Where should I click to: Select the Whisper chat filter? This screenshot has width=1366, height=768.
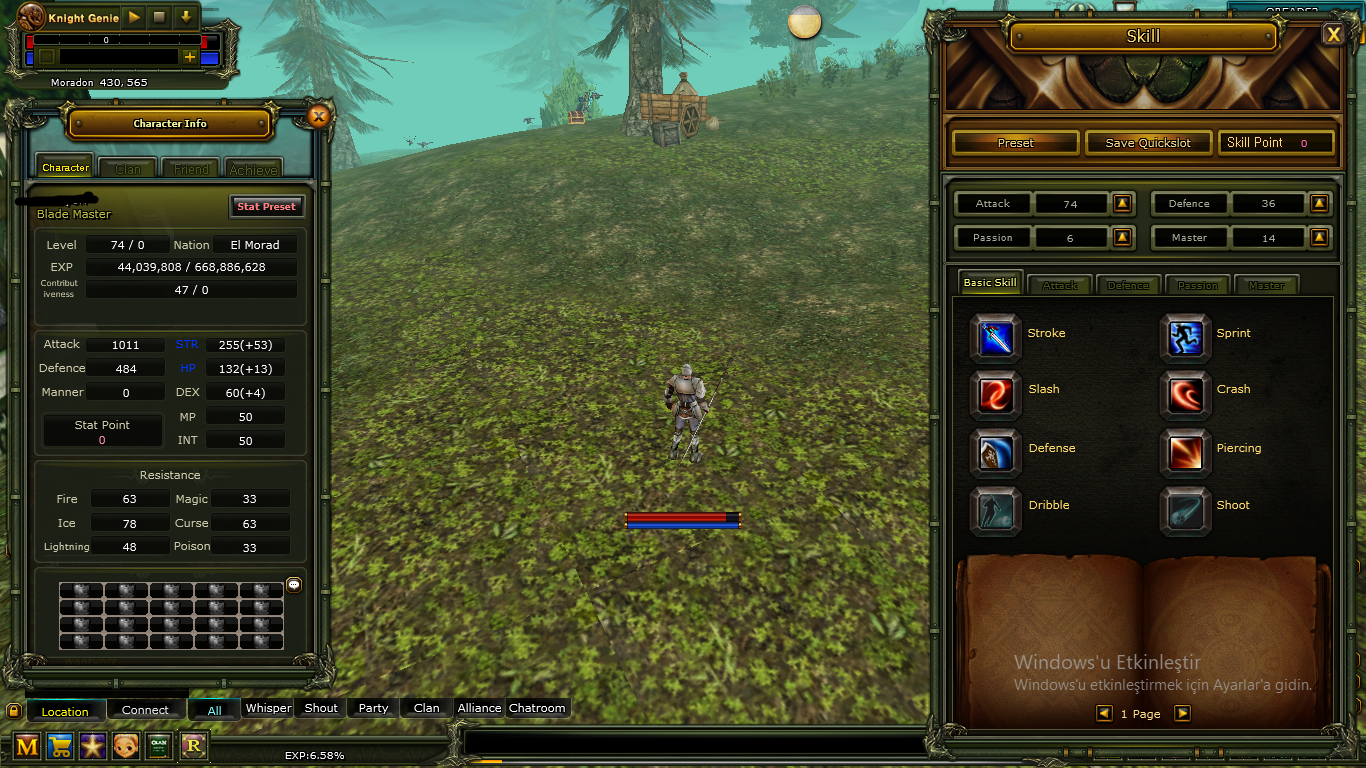(268, 708)
